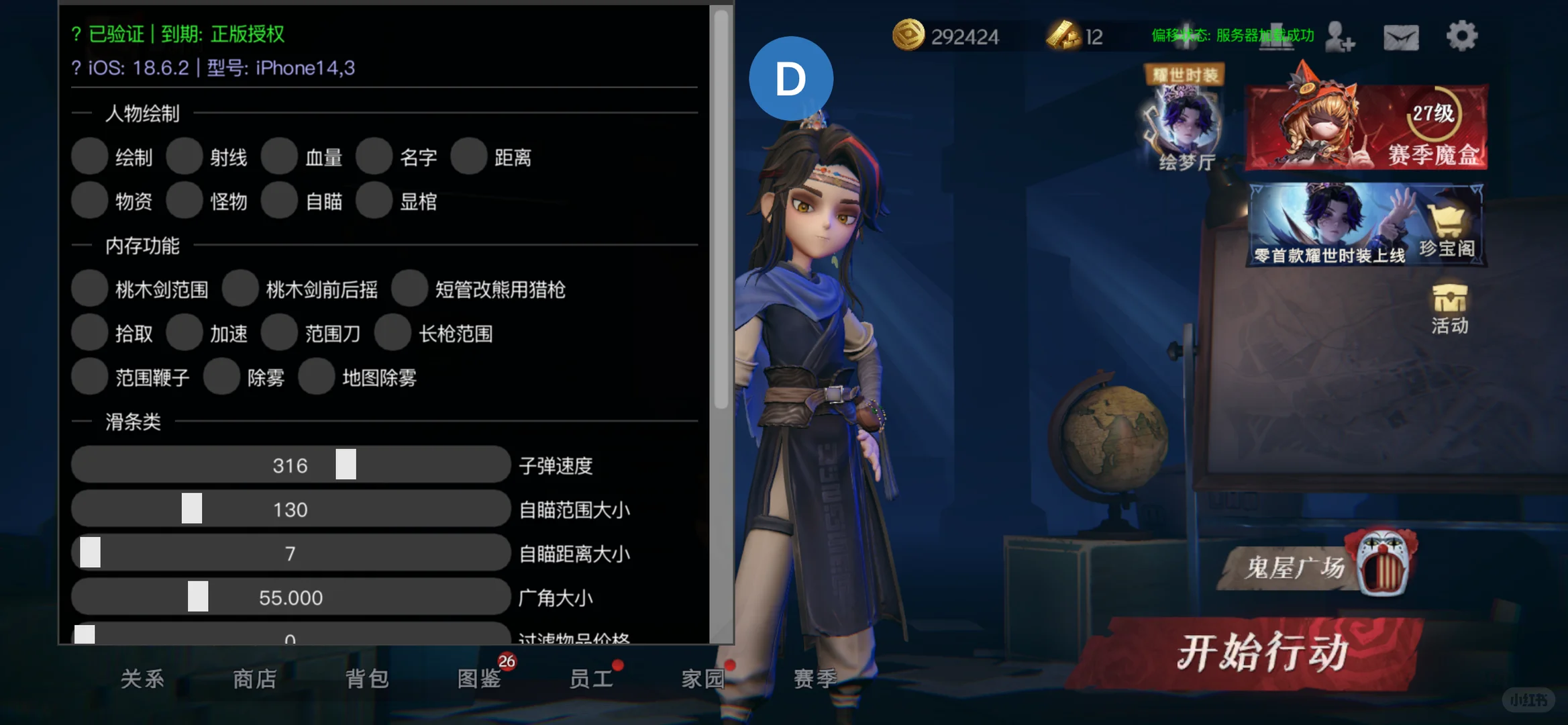
Task: Open the settings gear
Action: point(1462,37)
